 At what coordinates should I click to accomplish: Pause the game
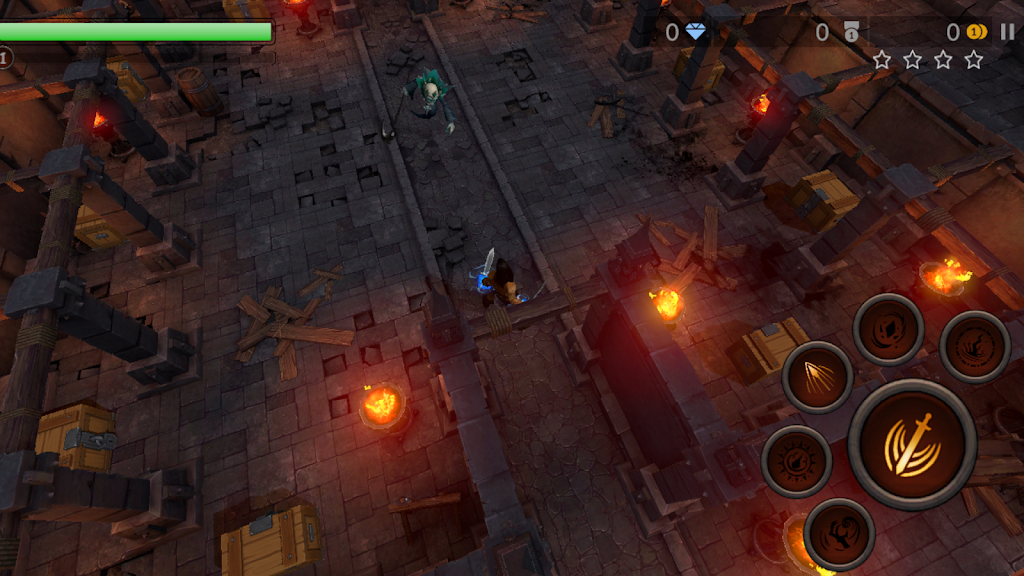click(1007, 32)
